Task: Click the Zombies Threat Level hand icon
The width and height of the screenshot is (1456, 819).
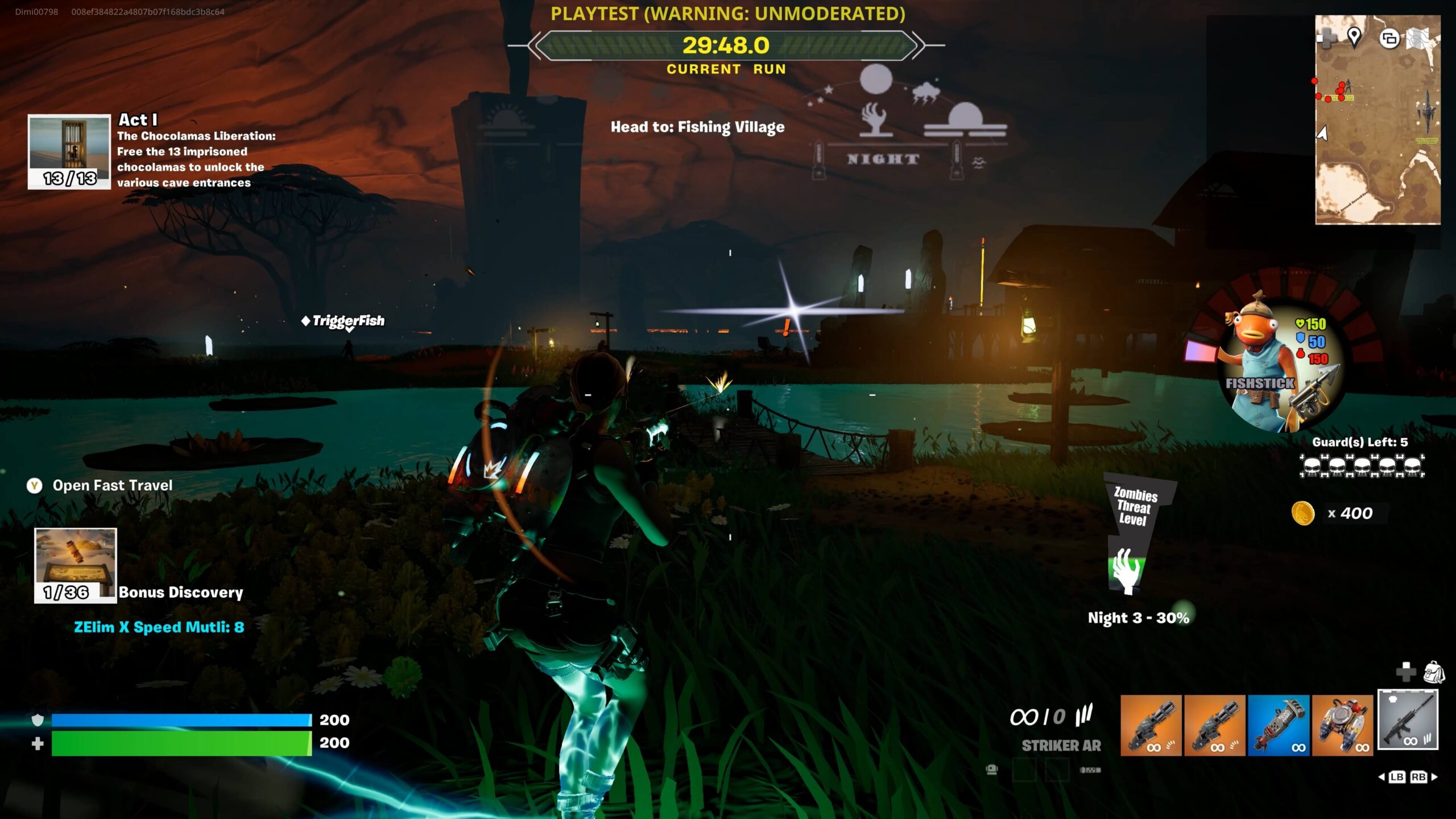Action: coord(1126,570)
